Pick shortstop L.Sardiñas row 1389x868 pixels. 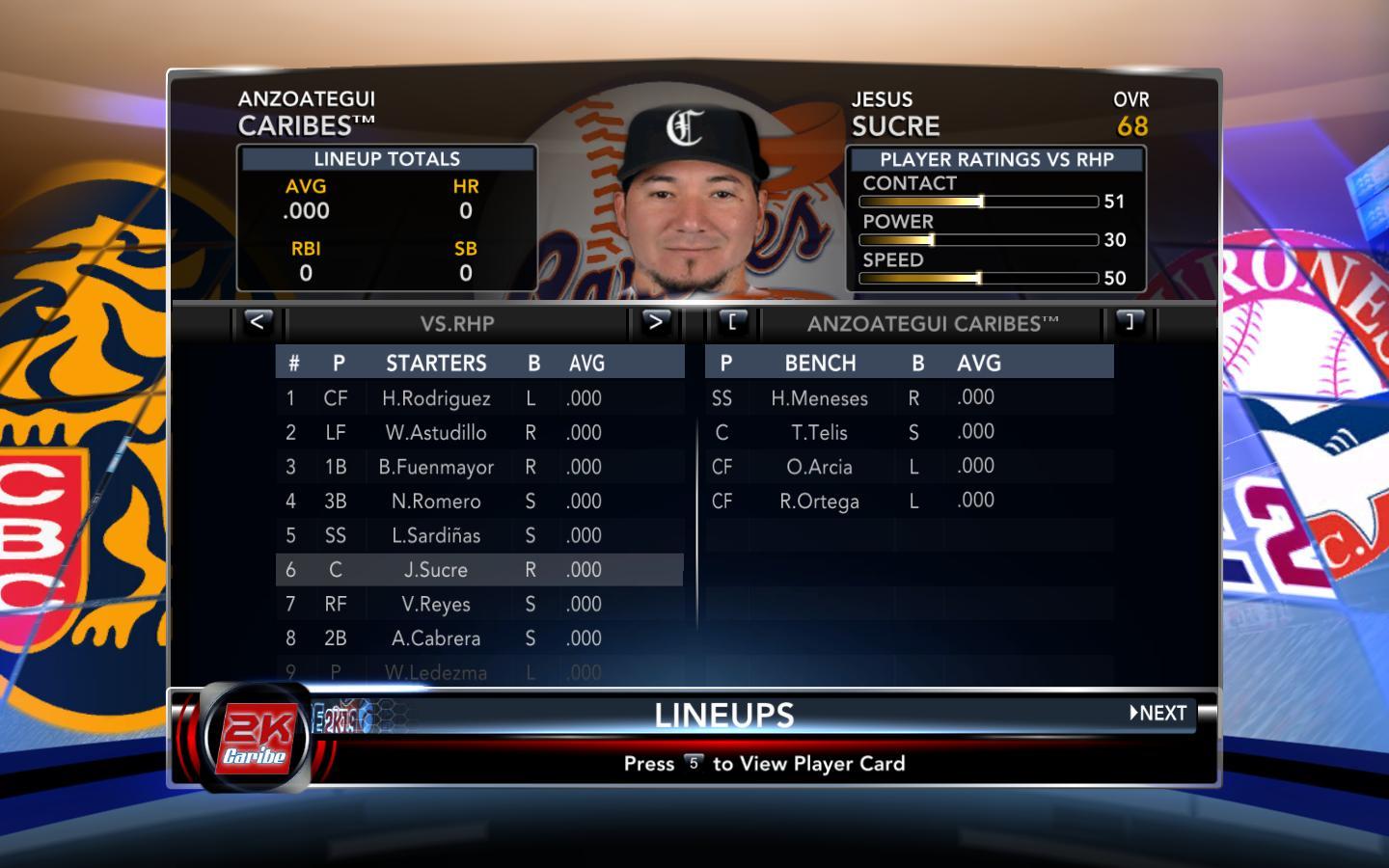coord(436,536)
